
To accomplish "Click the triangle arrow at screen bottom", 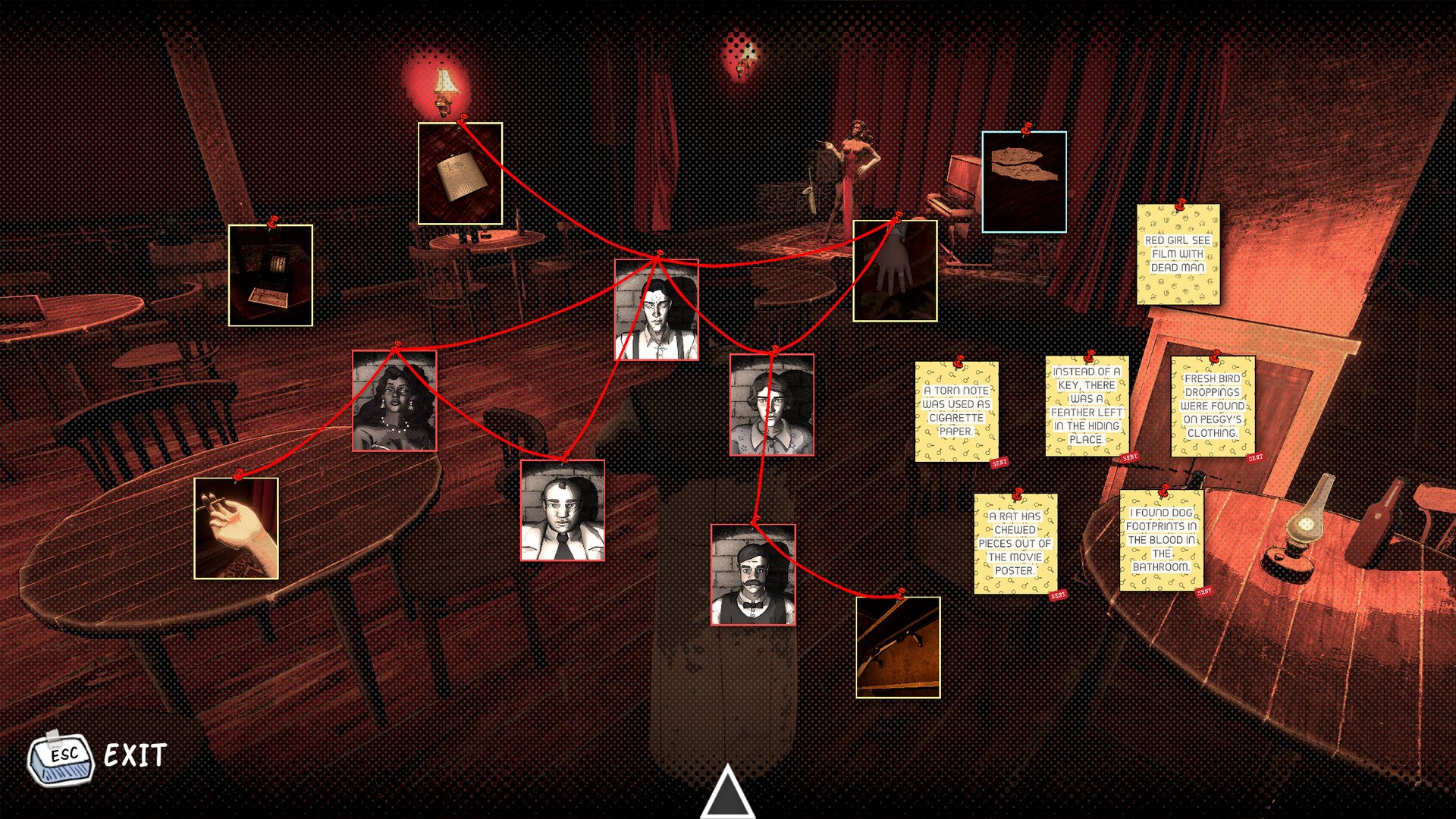I will [727, 792].
